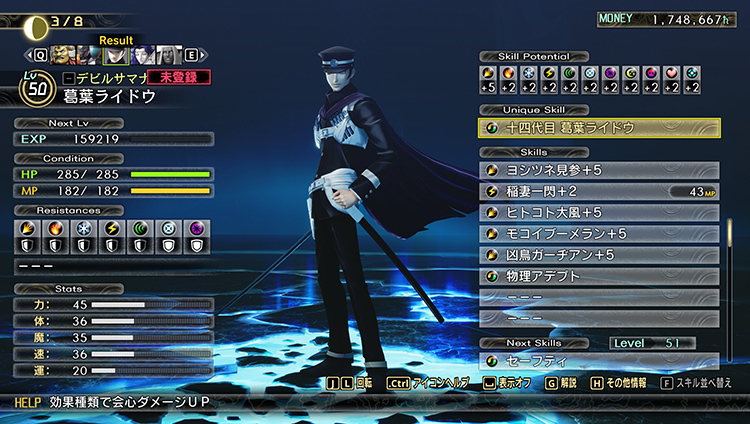The width and height of the screenshot is (750, 424).
Task: Highlight the ヒトコト大風+5 skill
Action: pyautogui.click(x=598, y=213)
